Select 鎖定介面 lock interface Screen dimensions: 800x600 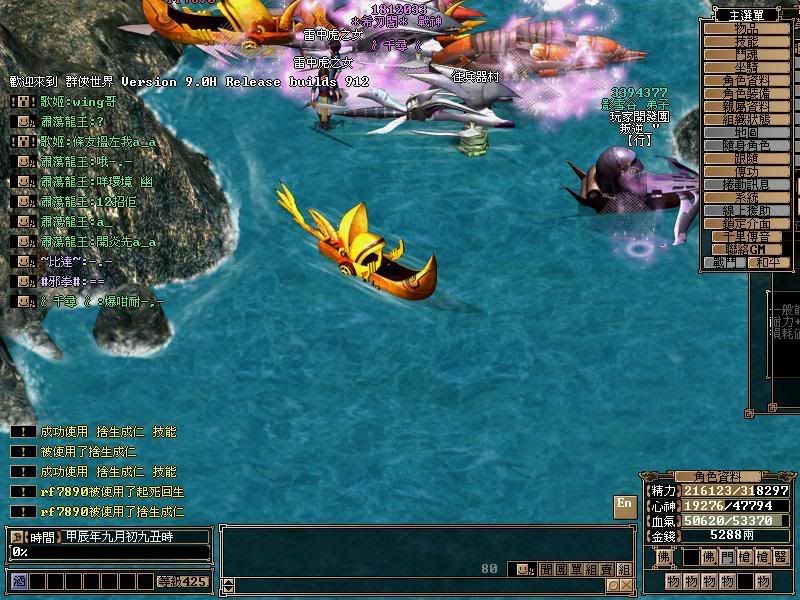pyautogui.click(x=747, y=224)
